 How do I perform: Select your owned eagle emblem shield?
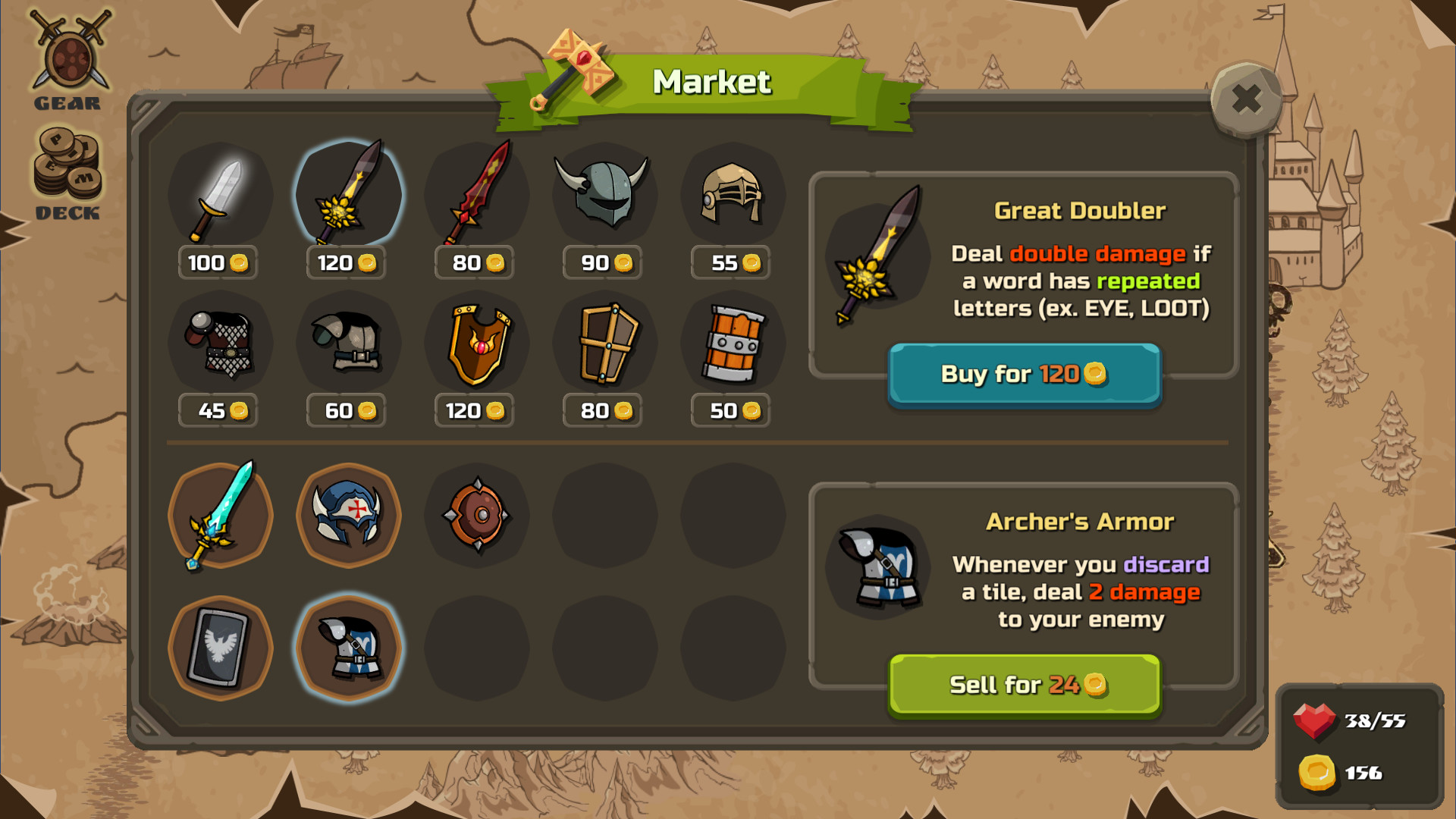[x=220, y=648]
